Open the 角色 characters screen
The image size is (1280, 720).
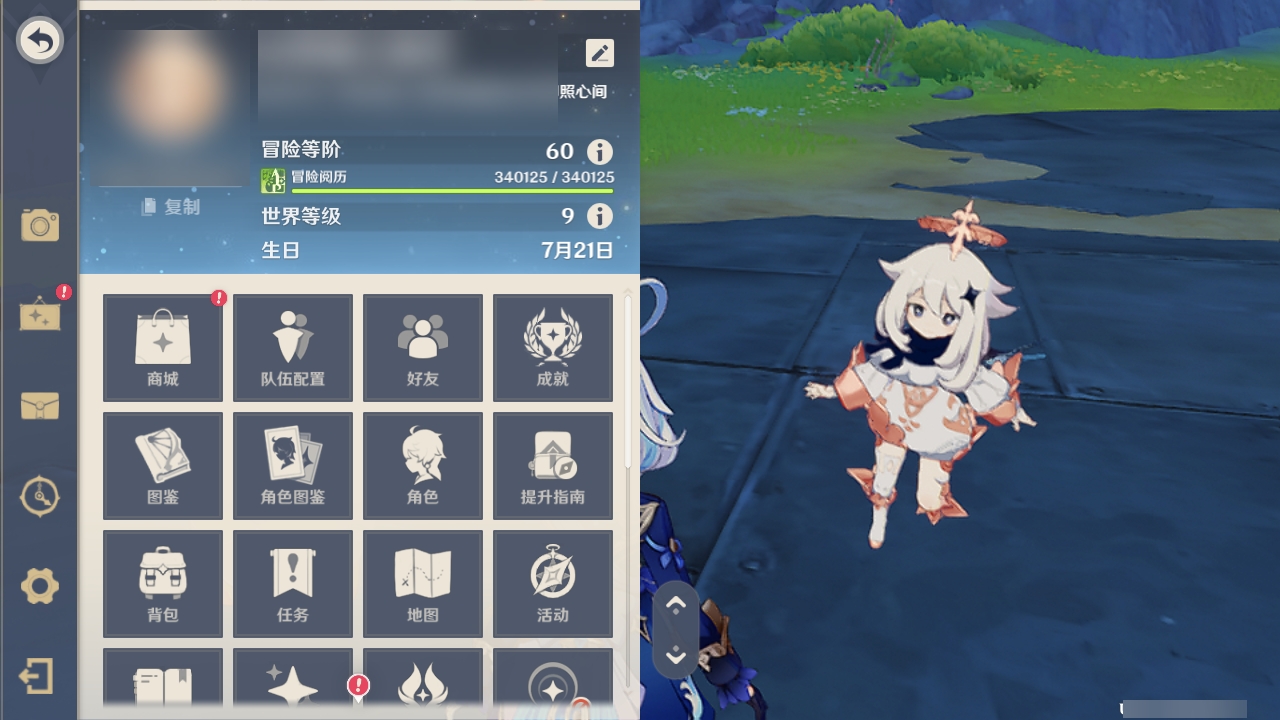click(x=423, y=465)
